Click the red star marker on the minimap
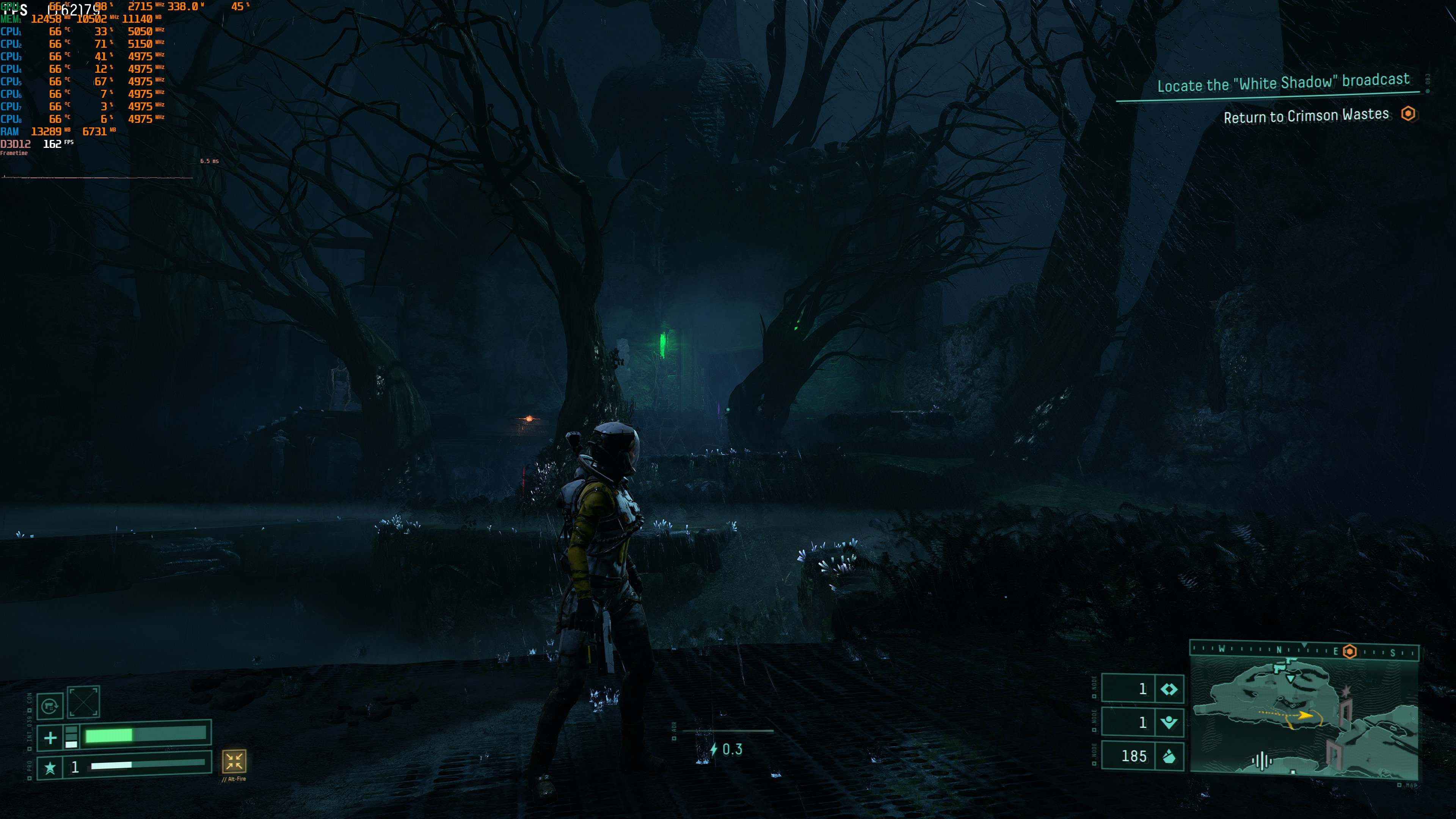Screen dimensions: 1456x819 (1346, 691)
